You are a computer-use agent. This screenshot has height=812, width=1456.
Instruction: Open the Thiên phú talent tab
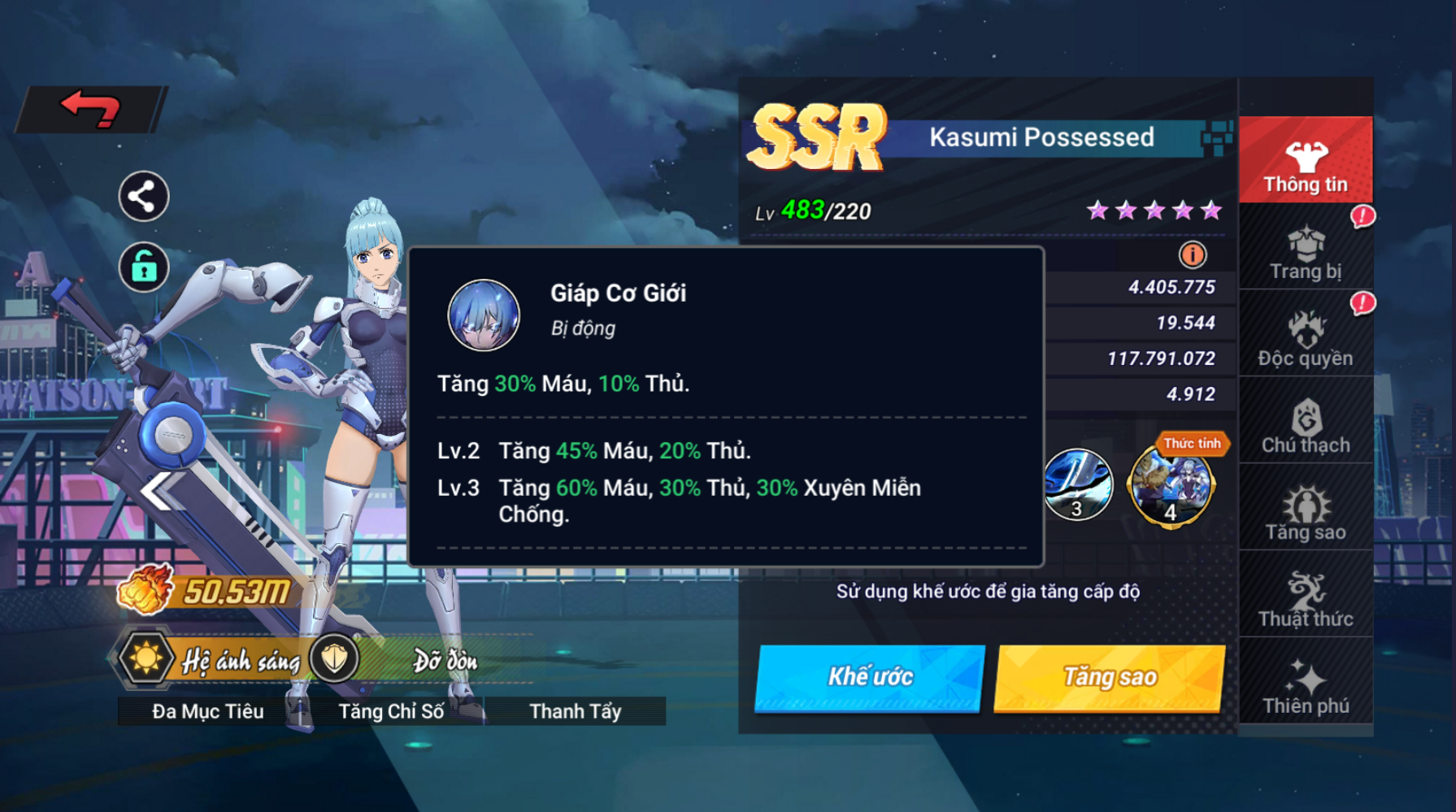(x=1305, y=686)
